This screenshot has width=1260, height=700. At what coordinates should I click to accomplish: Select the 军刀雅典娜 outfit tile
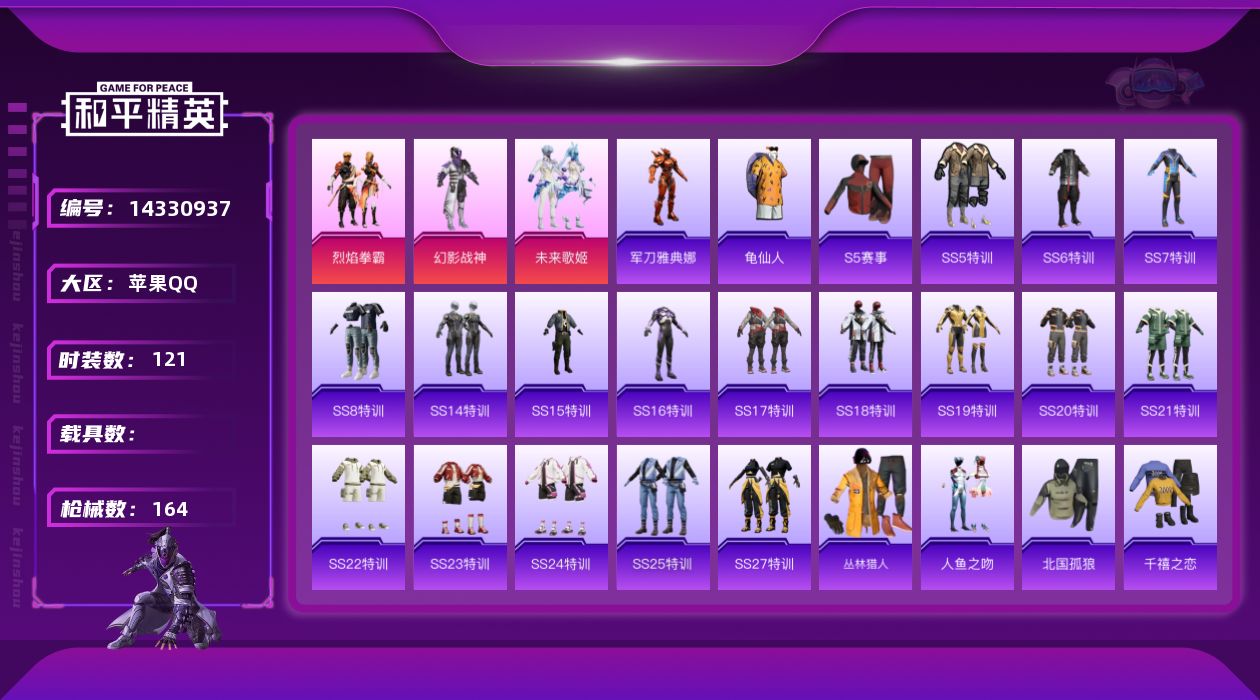tap(663, 211)
